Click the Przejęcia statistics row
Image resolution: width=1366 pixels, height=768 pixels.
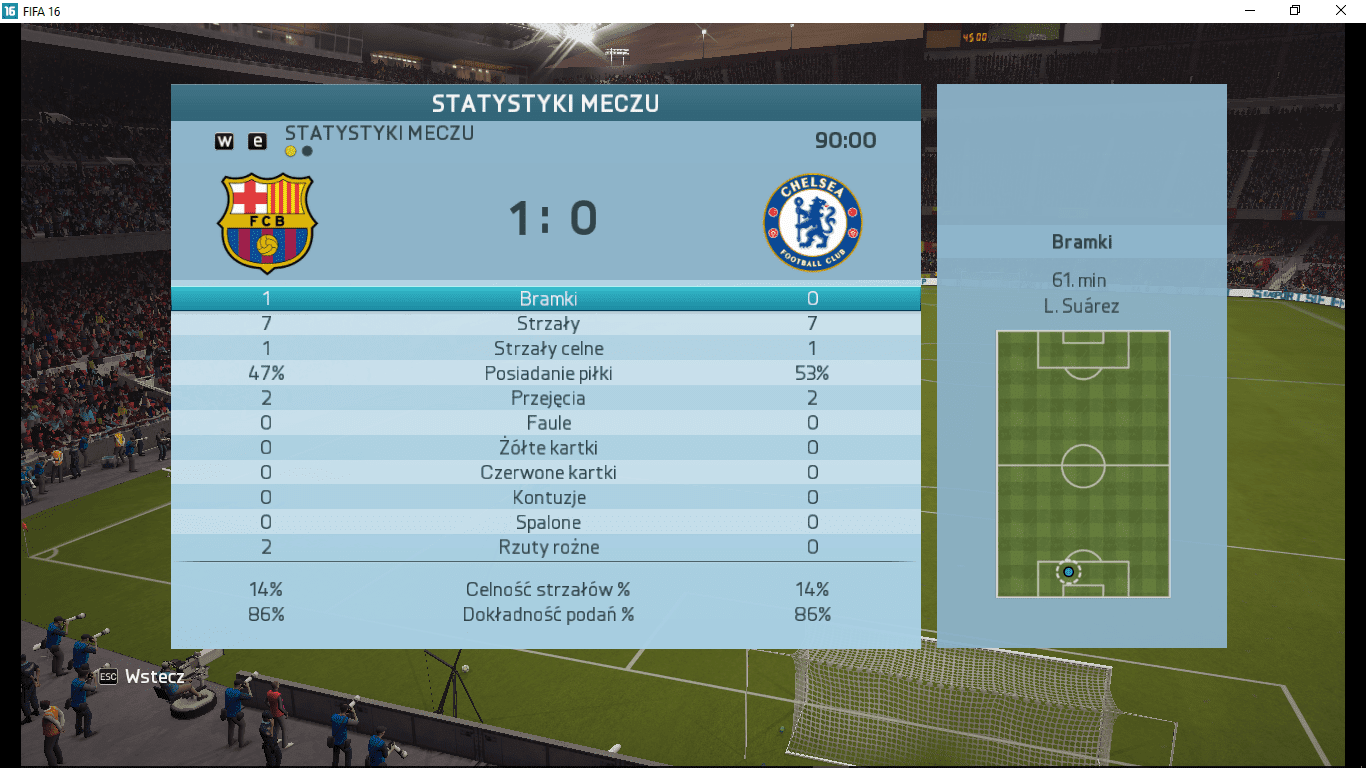546,399
